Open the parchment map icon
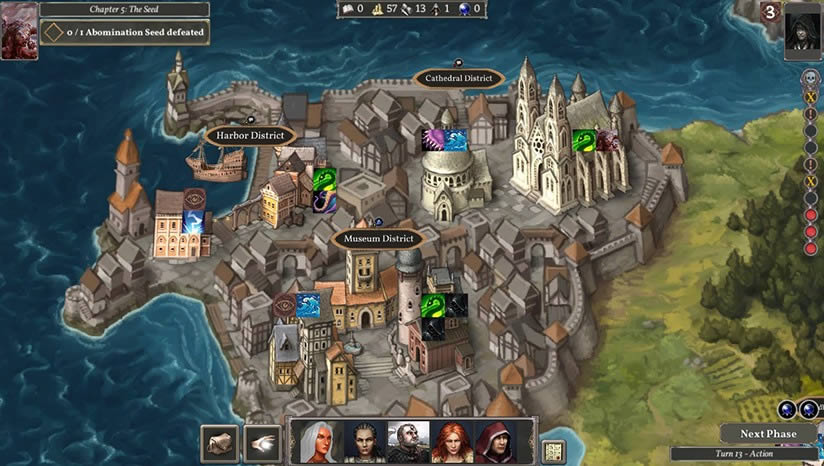 tap(553, 452)
